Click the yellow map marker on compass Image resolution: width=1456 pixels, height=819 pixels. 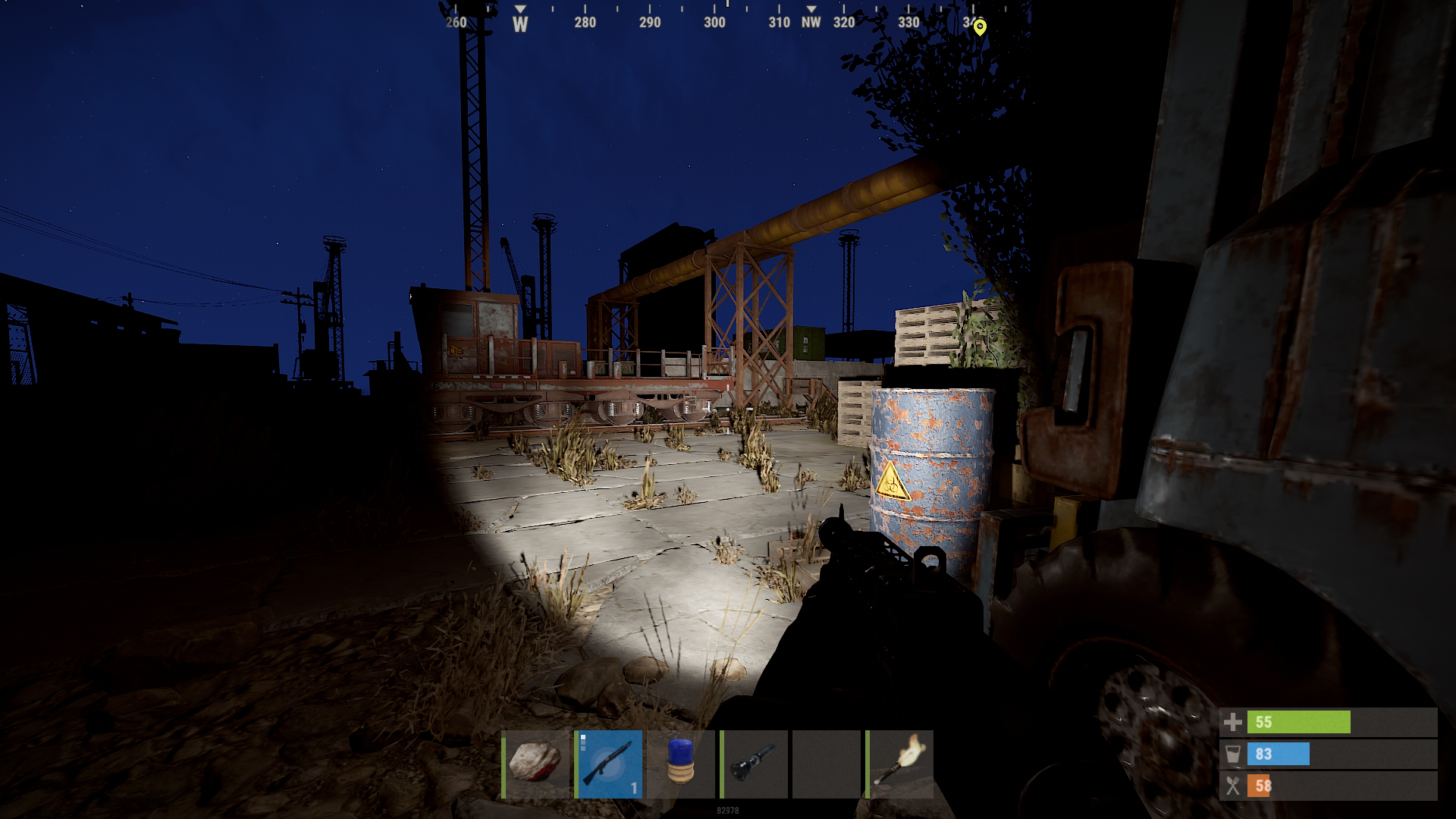click(980, 27)
